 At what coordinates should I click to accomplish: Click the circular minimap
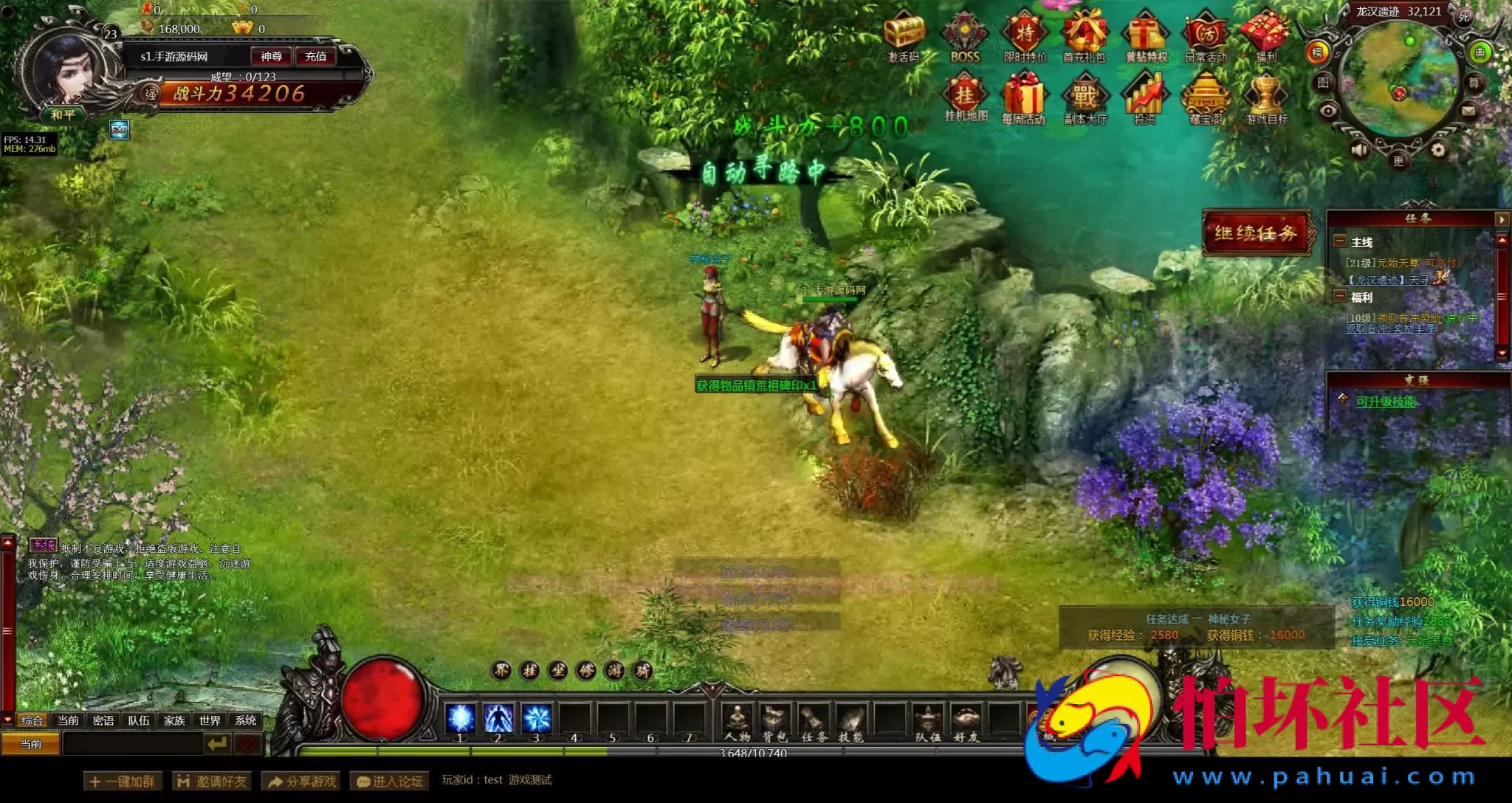pyautogui.click(x=1398, y=80)
